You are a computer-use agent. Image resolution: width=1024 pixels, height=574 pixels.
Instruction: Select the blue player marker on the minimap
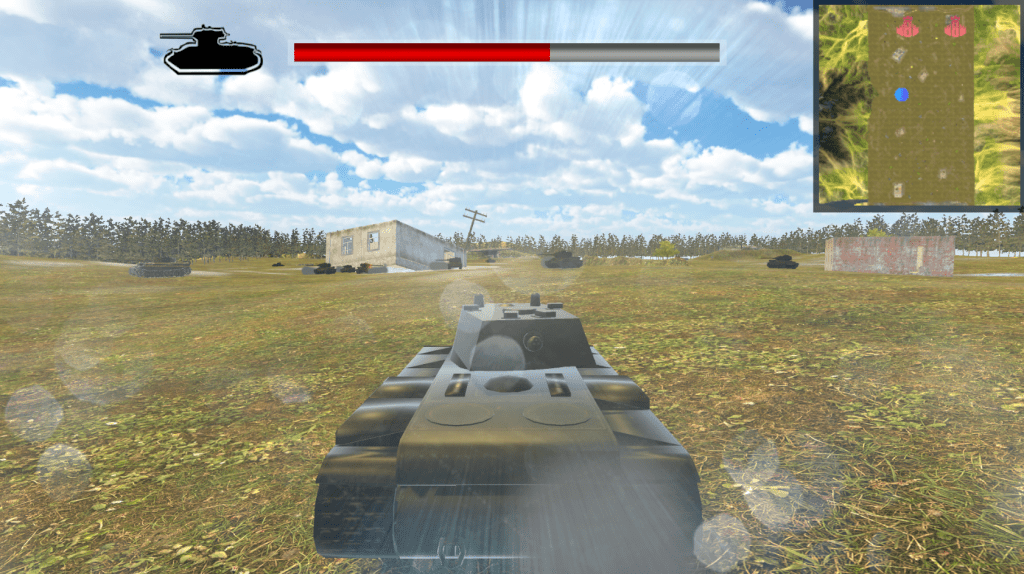pos(902,95)
